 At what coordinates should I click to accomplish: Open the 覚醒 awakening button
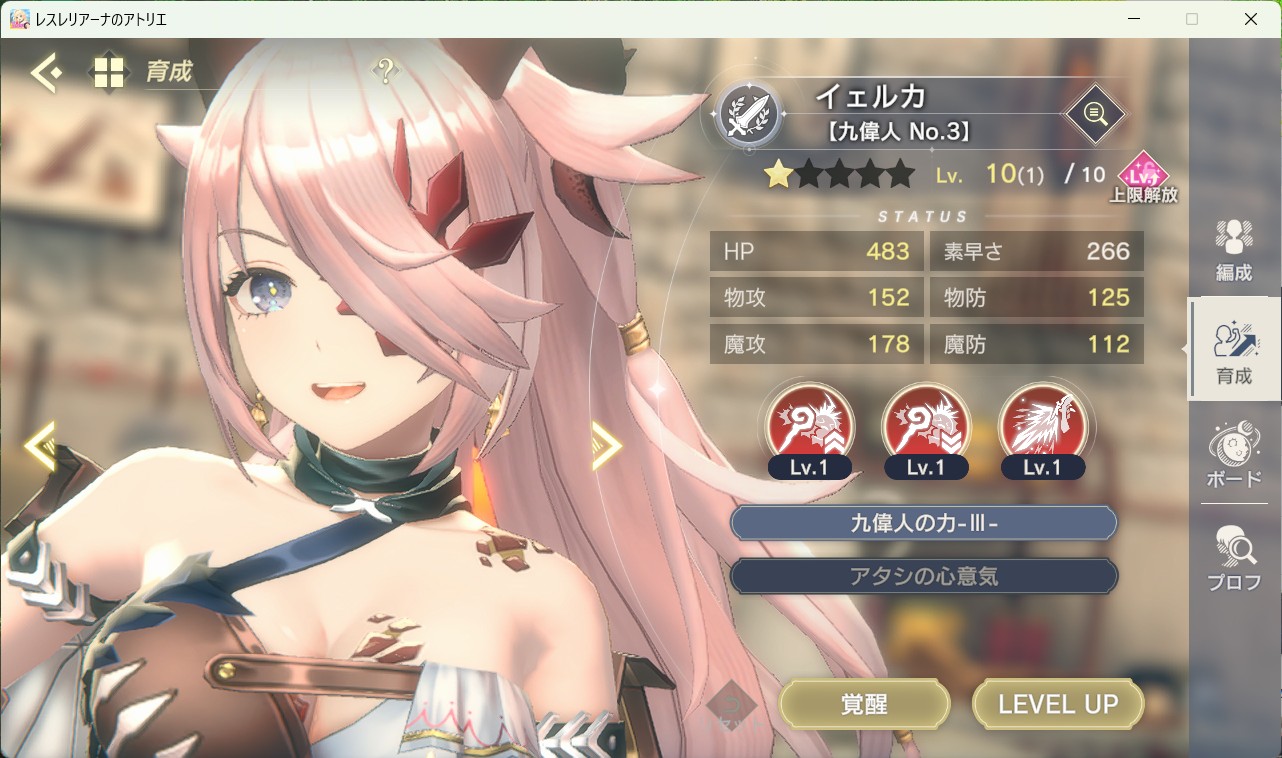864,704
